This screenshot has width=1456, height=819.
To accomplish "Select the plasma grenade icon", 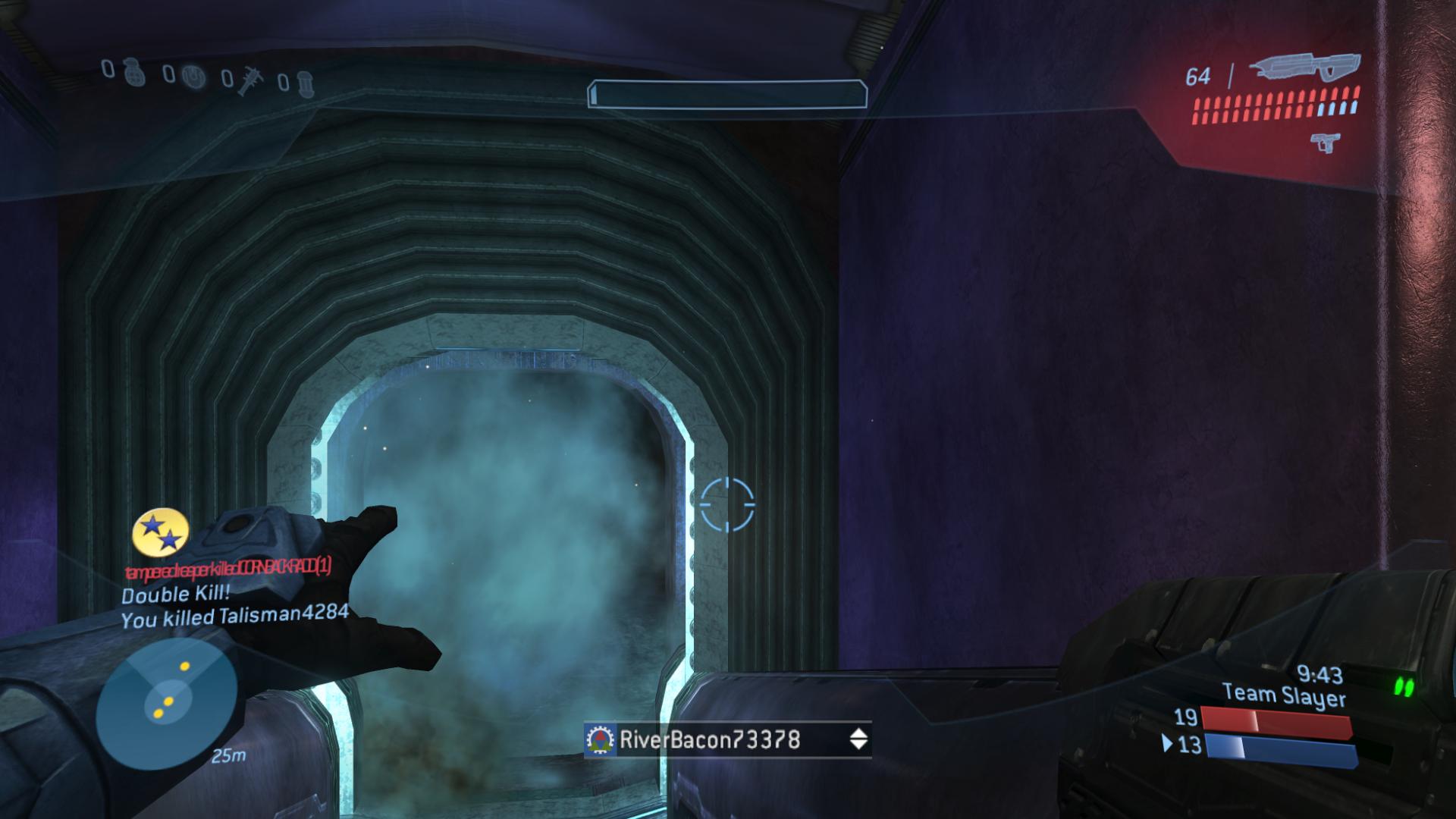I will (195, 77).
